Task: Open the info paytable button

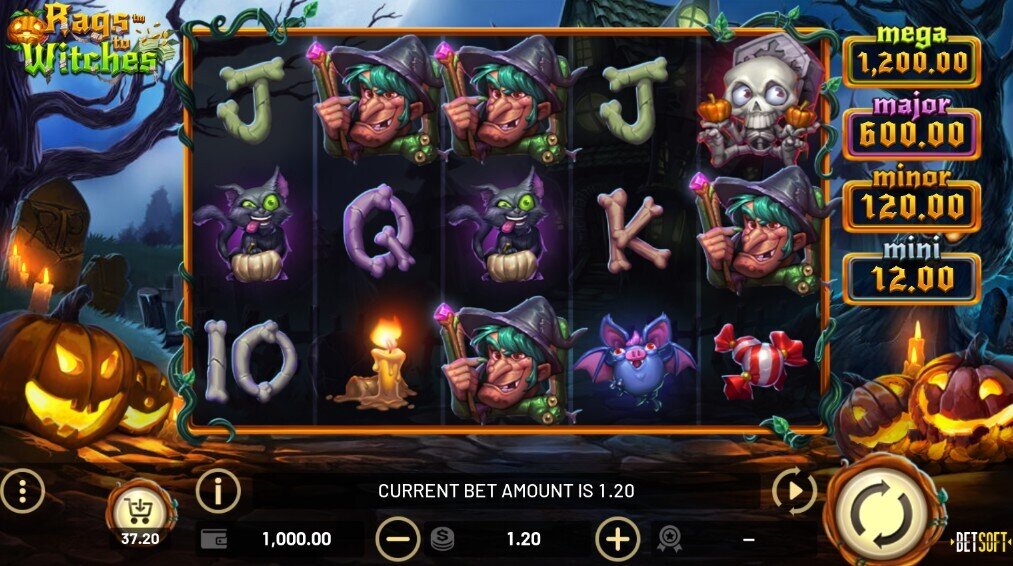Action: 218,491
